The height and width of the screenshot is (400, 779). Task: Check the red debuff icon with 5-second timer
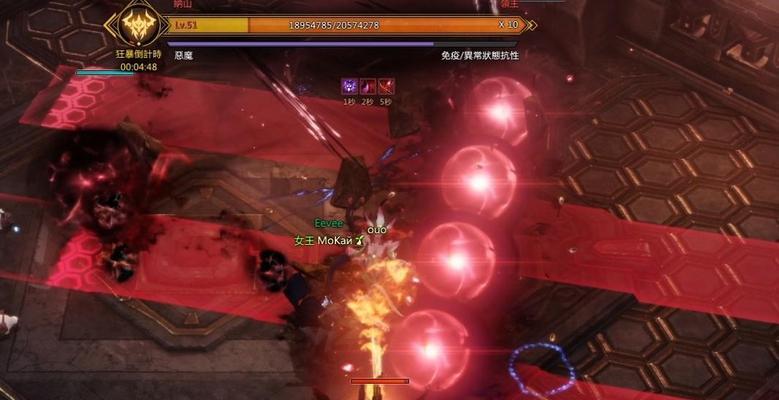pyautogui.click(x=386, y=87)
